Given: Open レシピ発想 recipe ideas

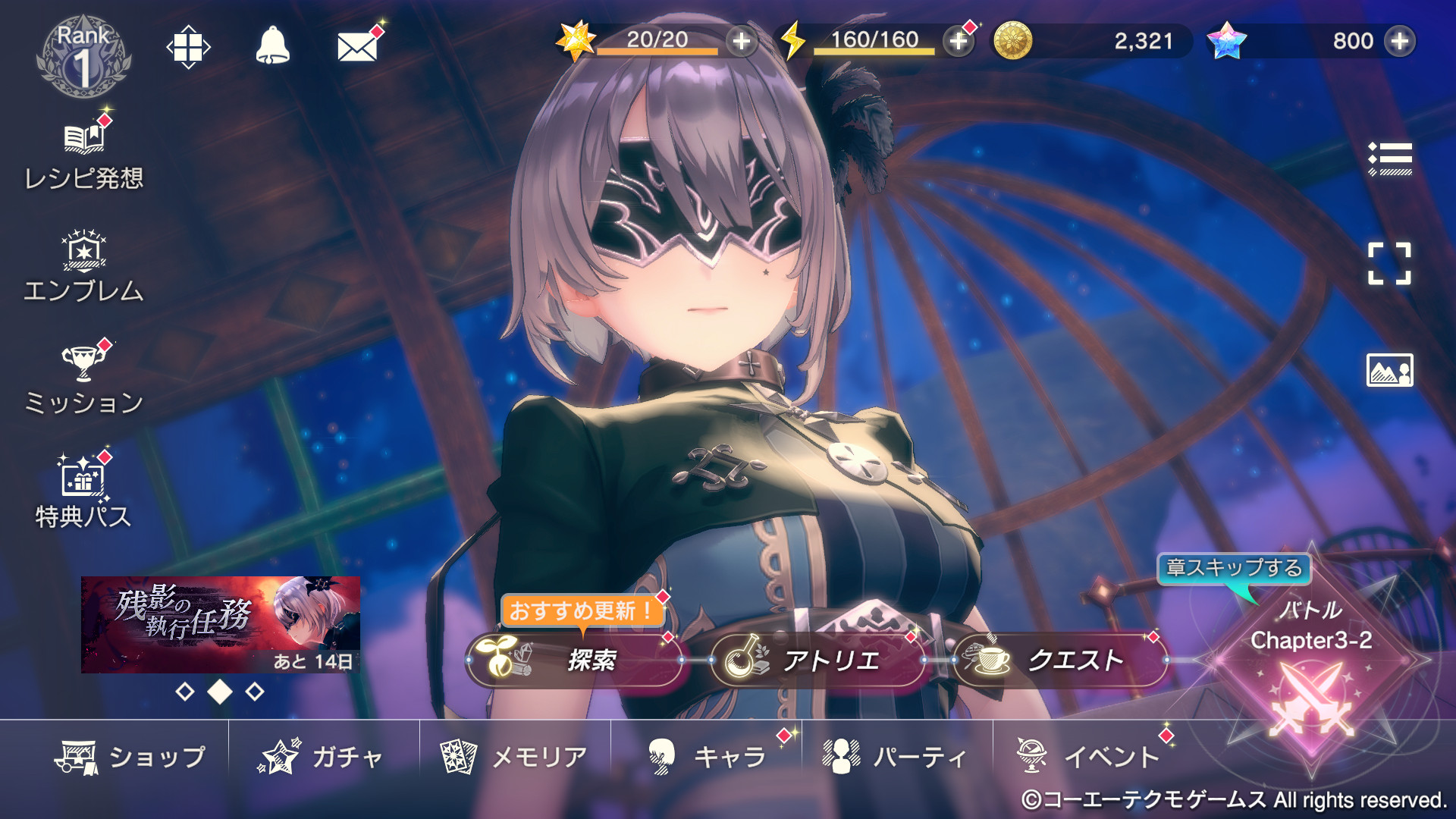Looking at the screenshot, I should [x=83, y=157].
